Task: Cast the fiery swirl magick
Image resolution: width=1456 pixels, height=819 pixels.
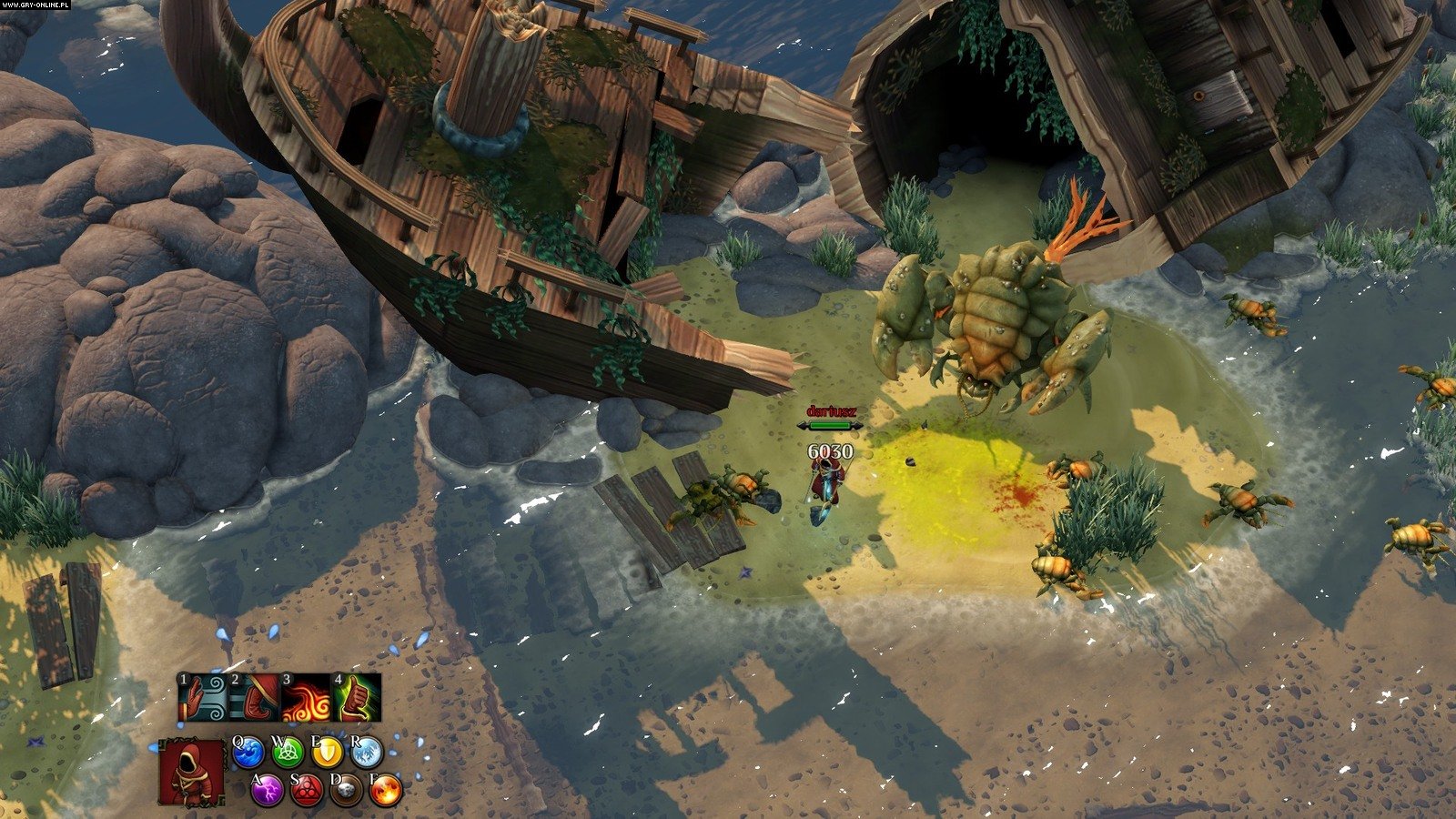Action: tap(305, 698)
